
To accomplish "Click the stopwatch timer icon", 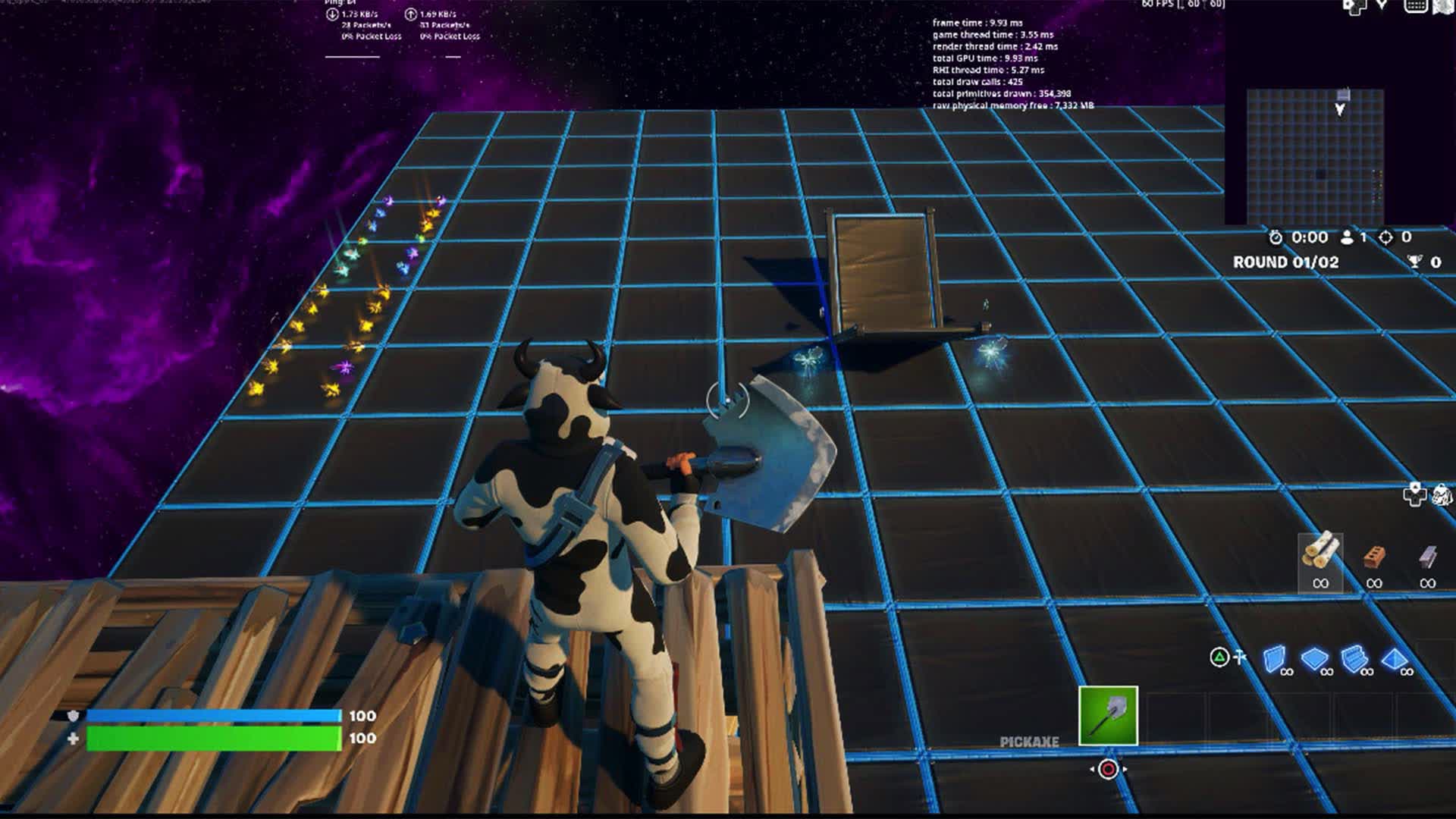I will point(1276,237).
